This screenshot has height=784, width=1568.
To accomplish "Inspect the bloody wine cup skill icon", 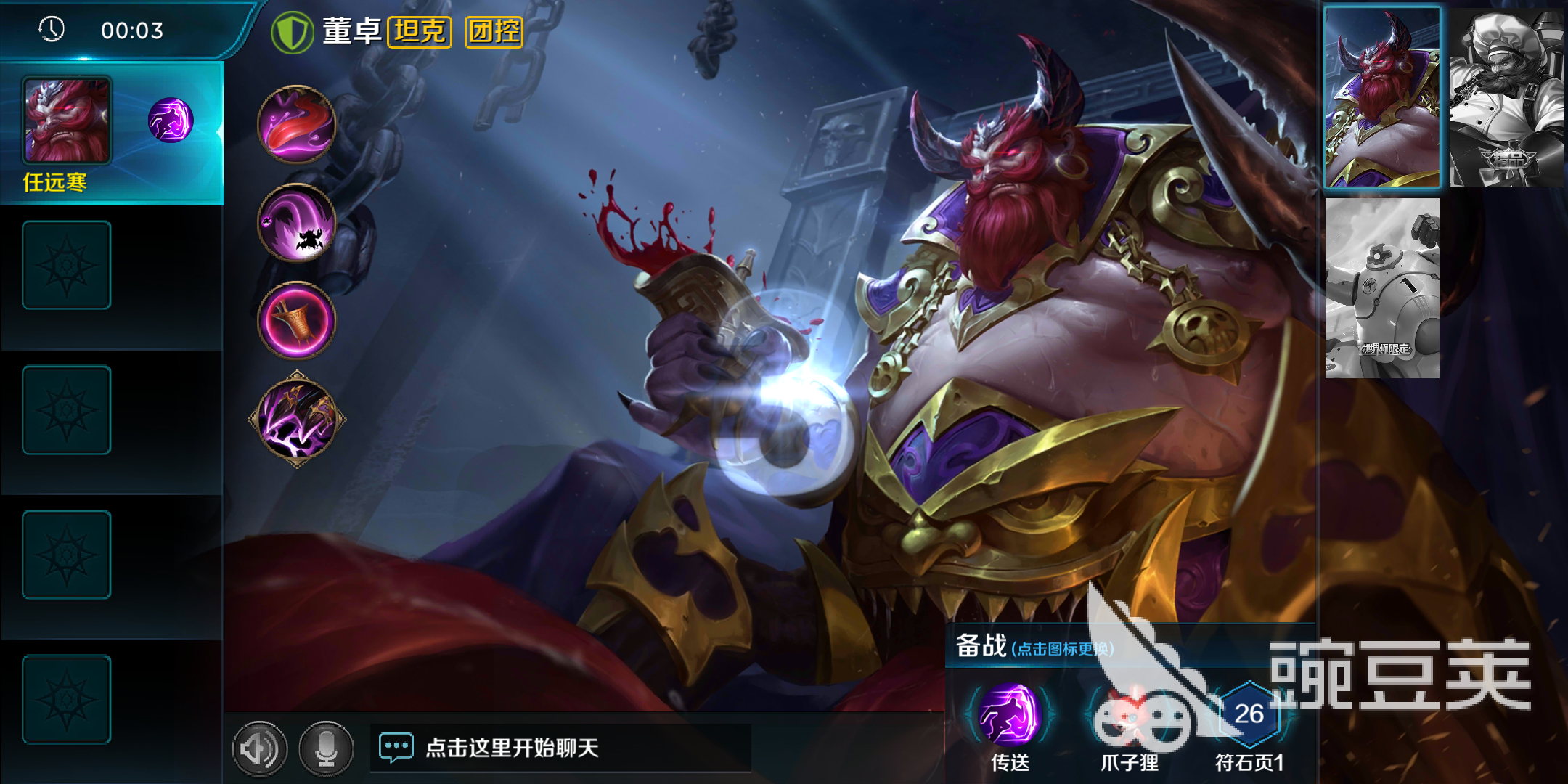I will coord(297,320).
